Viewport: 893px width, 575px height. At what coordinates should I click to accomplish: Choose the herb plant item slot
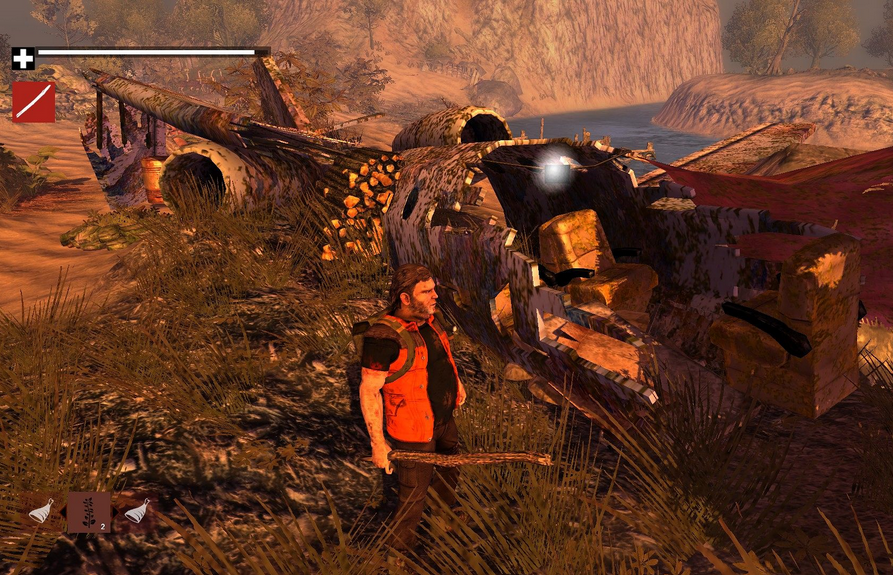pyautogui.click(x=89, y=512)
